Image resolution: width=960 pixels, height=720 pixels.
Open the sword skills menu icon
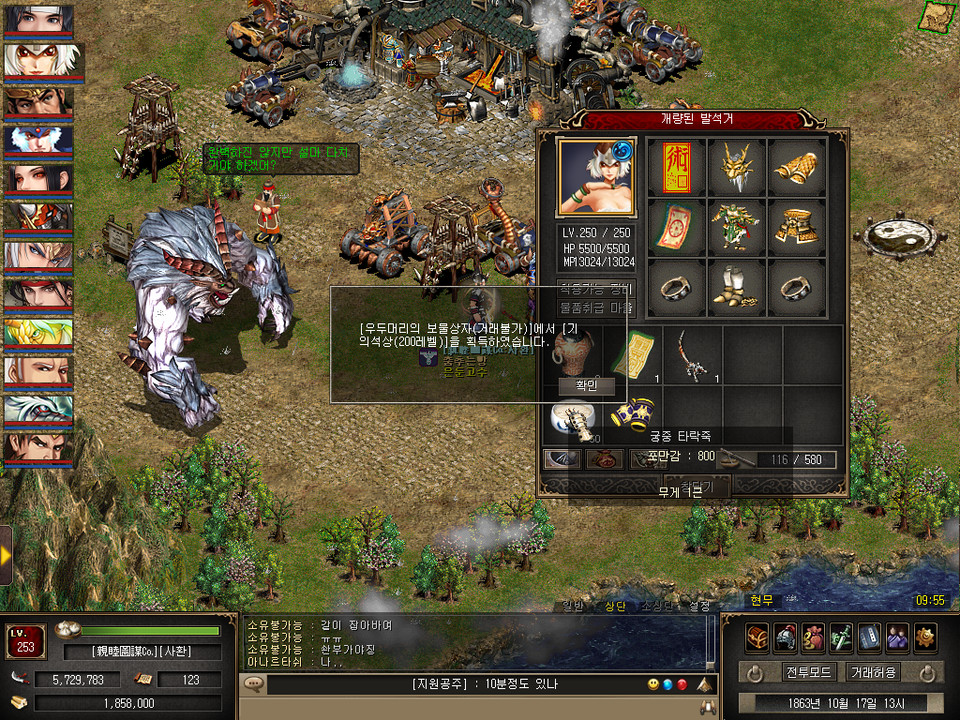[841, 636]
